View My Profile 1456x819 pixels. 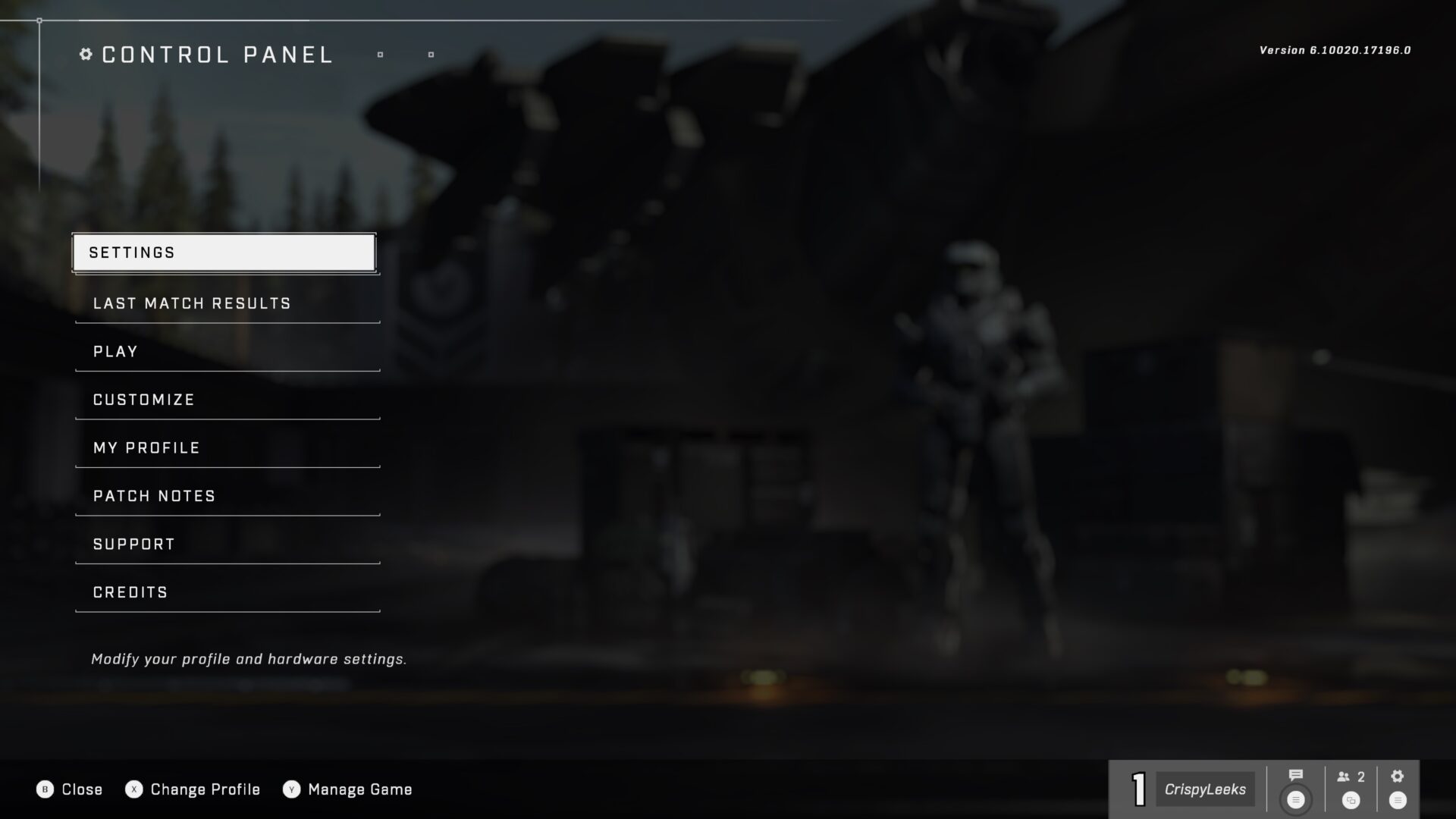(146, 447)
